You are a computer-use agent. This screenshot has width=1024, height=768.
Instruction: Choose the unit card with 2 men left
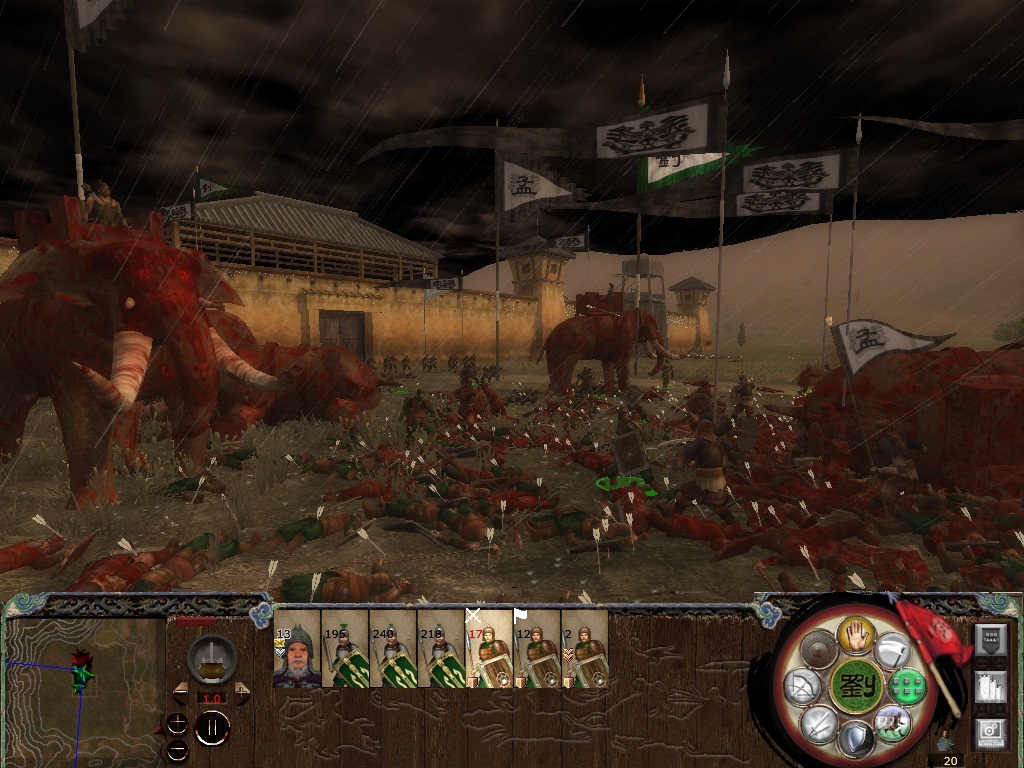[585, 649]
